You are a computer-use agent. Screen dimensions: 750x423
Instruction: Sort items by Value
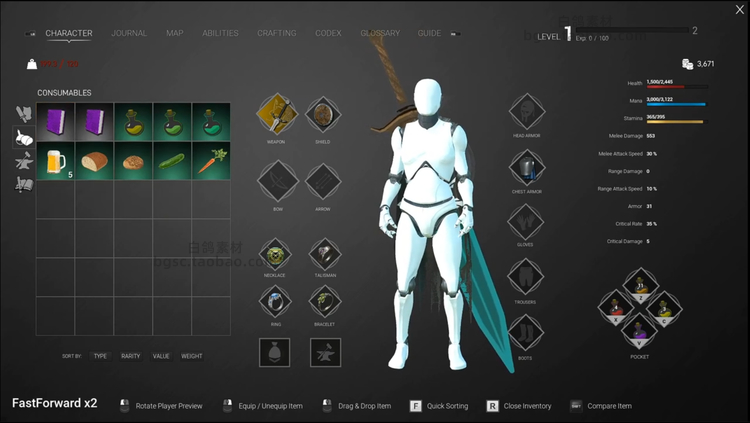click(x=161, y=356)
